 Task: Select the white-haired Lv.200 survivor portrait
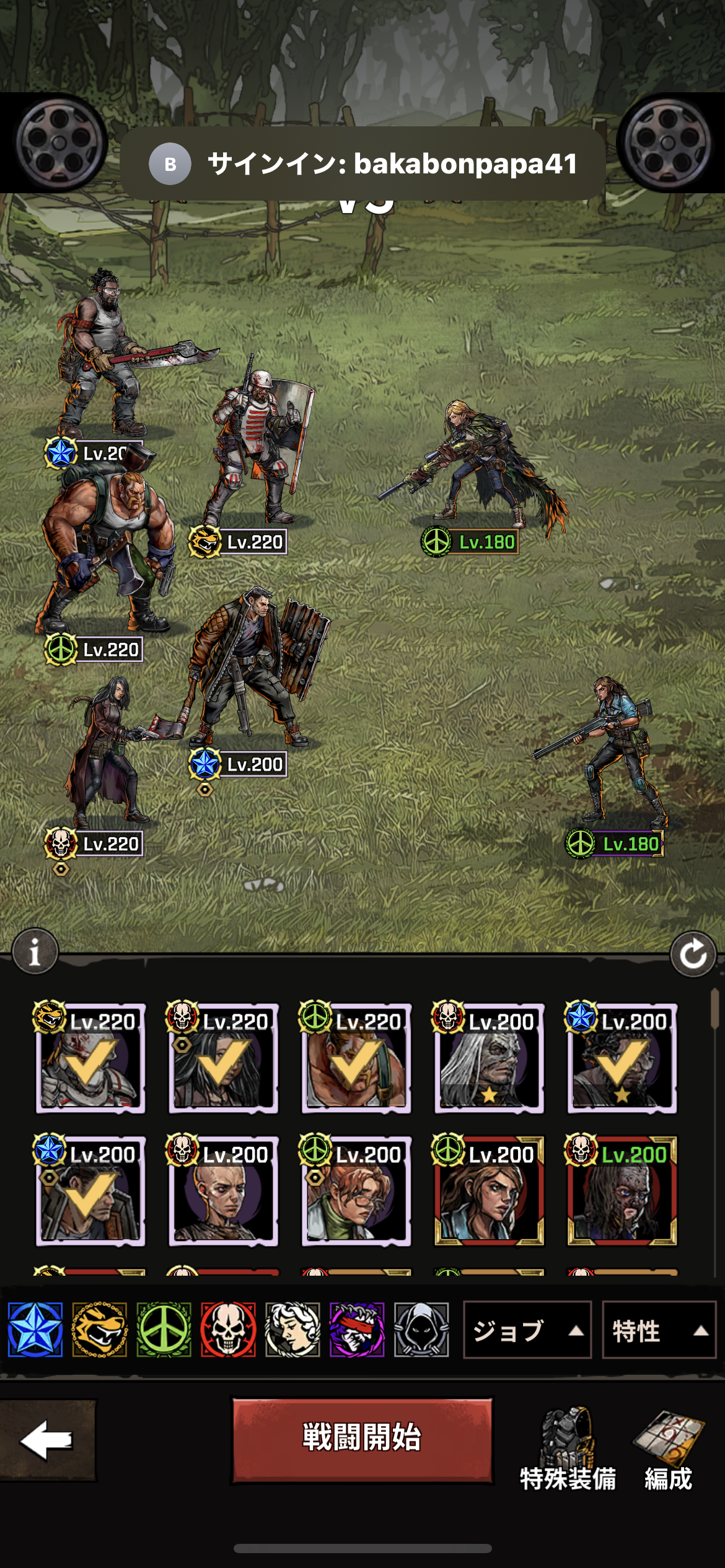[489, 1060]
